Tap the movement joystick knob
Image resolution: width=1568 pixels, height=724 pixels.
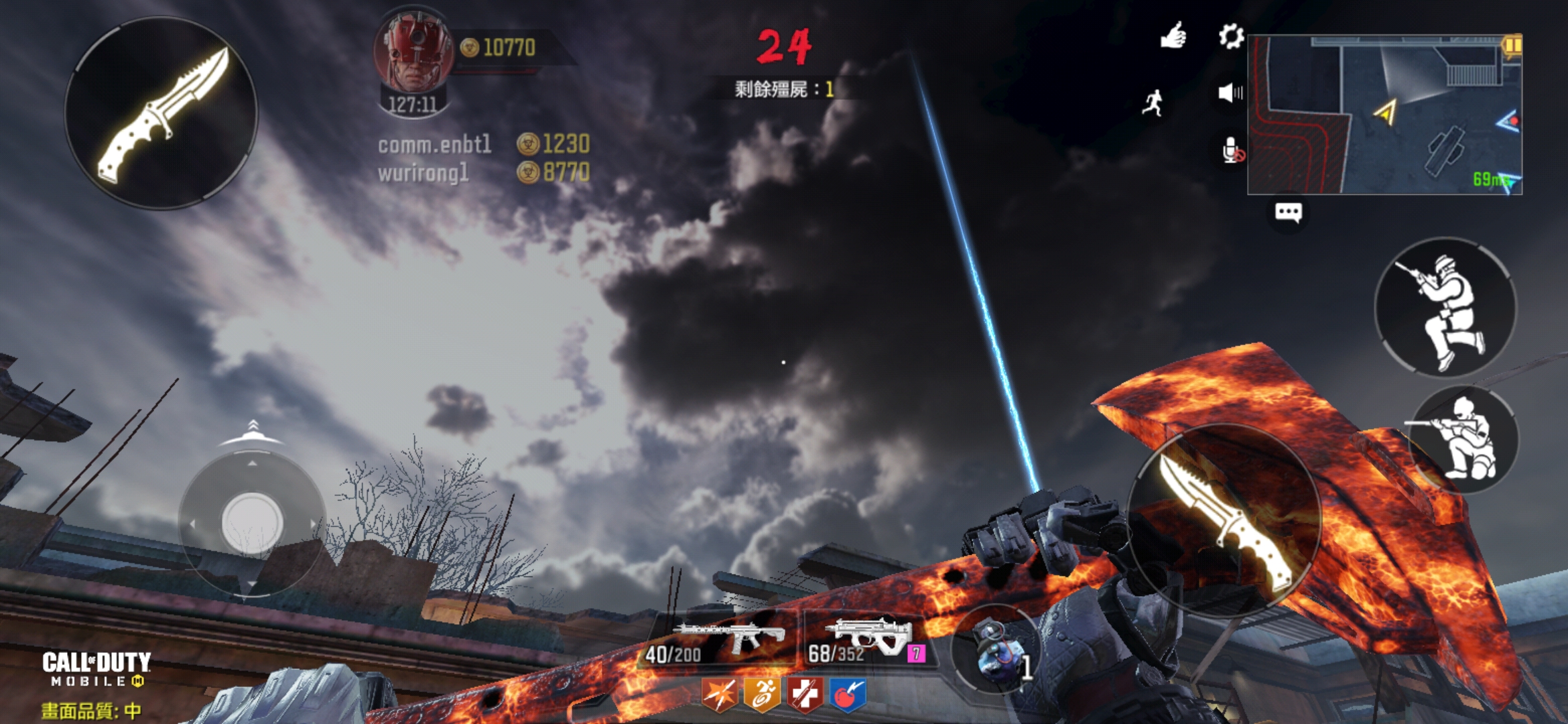click(252, 523)
